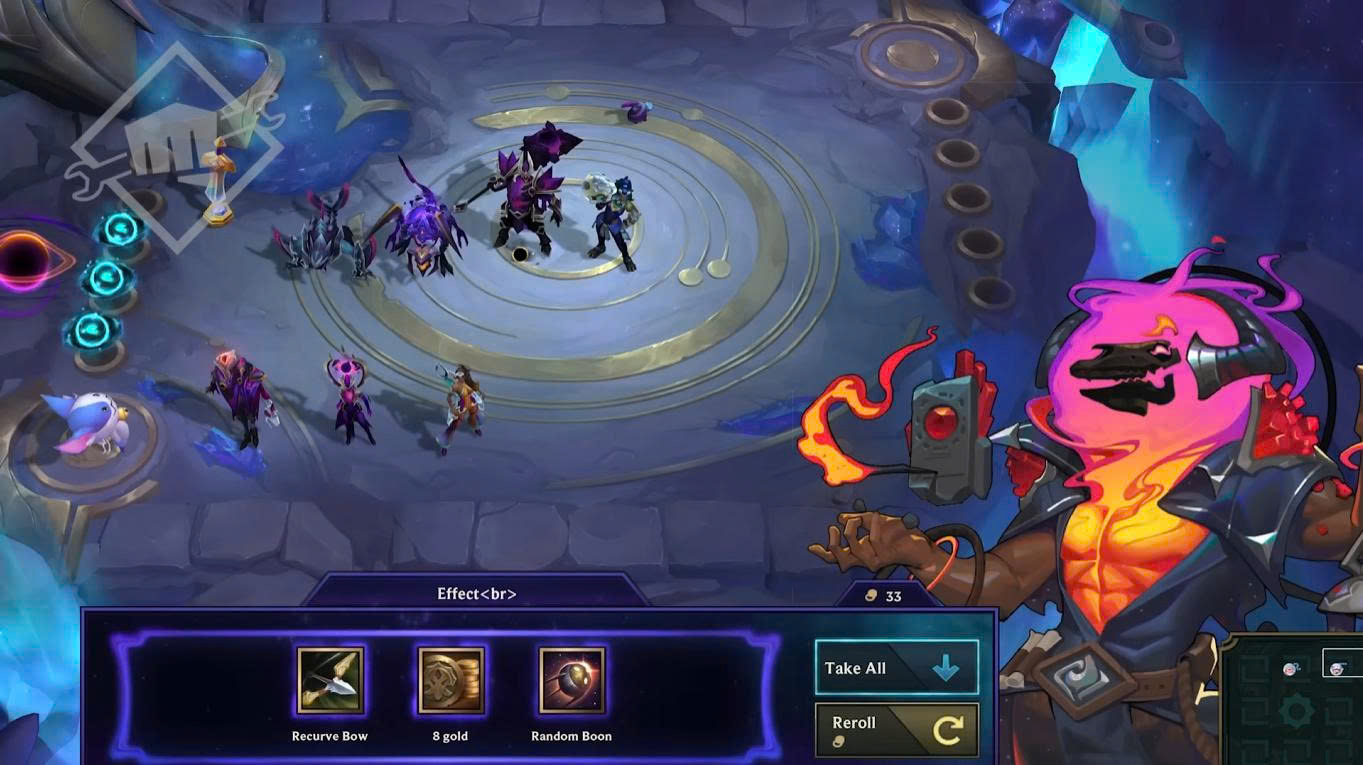Screen dimensions: 1363x765
Task: Select the Recurve Bow item icon
Action: point(330,680)
